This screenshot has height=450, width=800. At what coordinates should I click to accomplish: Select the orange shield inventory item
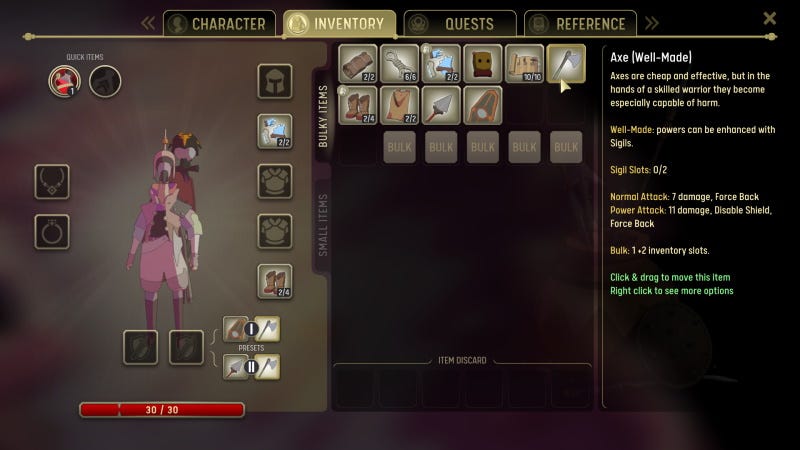483,104
